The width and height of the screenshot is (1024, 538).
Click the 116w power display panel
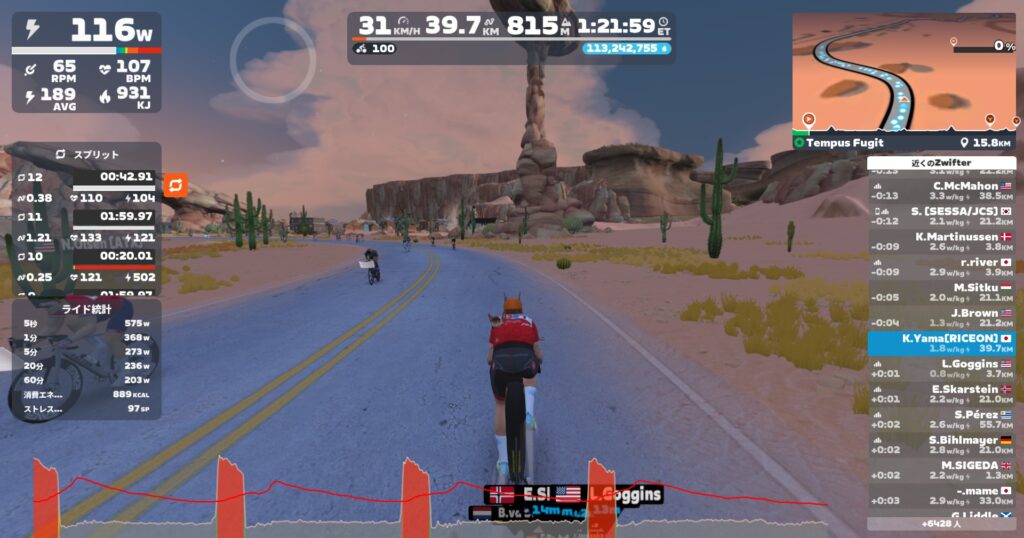(86, 33)
